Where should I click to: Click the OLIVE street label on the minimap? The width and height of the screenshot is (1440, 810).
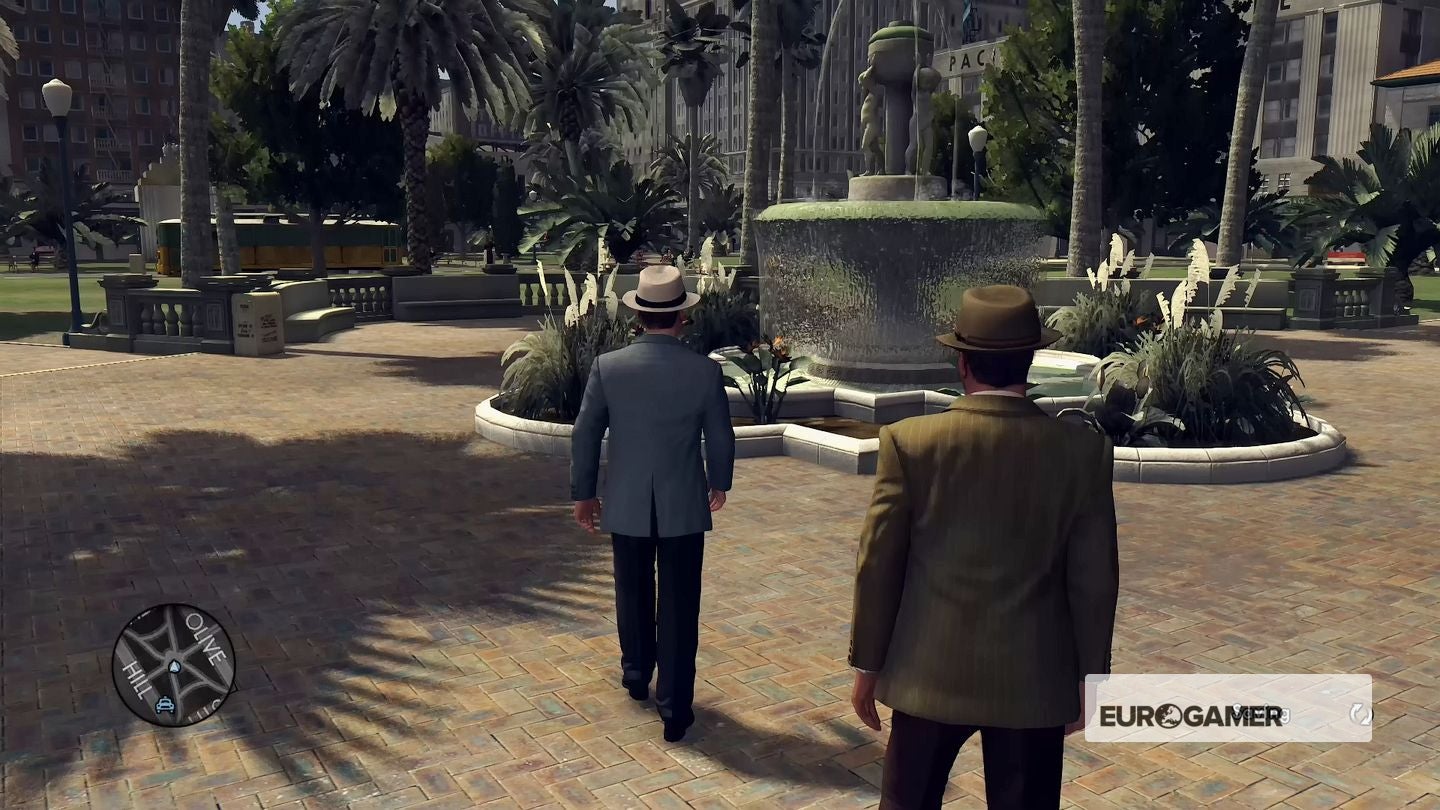click(x=206, y=642)
